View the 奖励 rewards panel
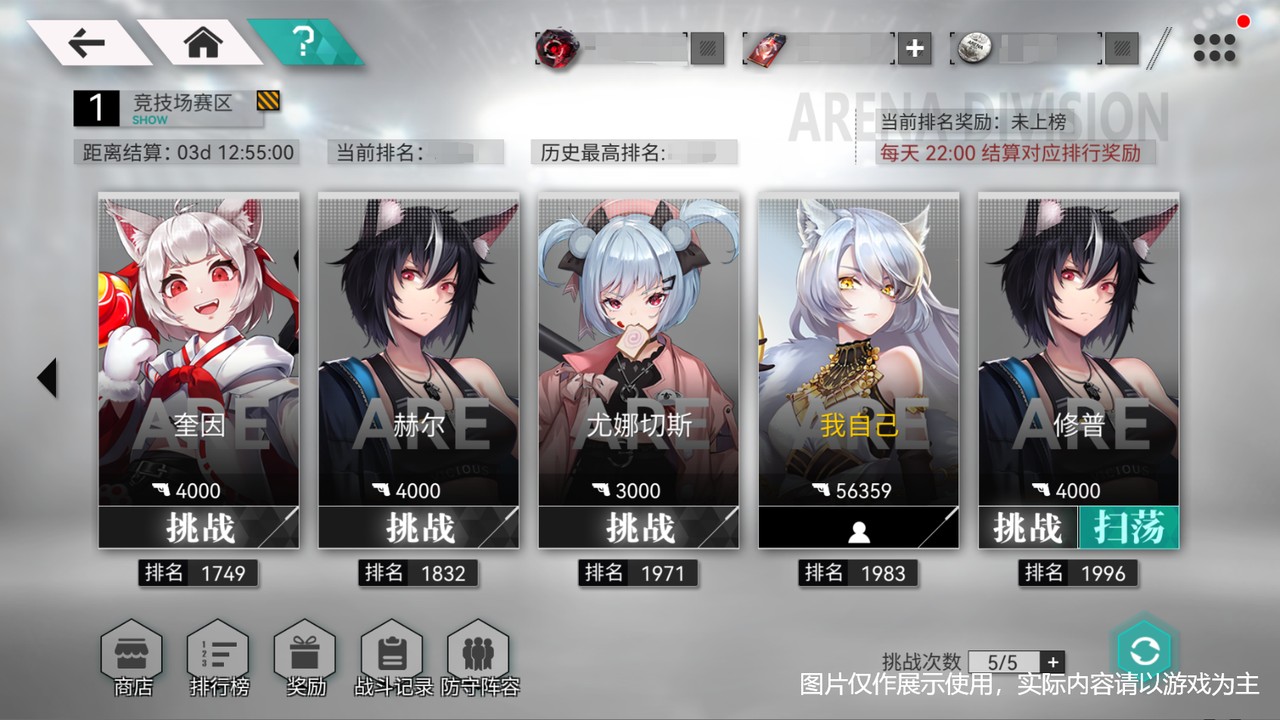 pos(305,657)
